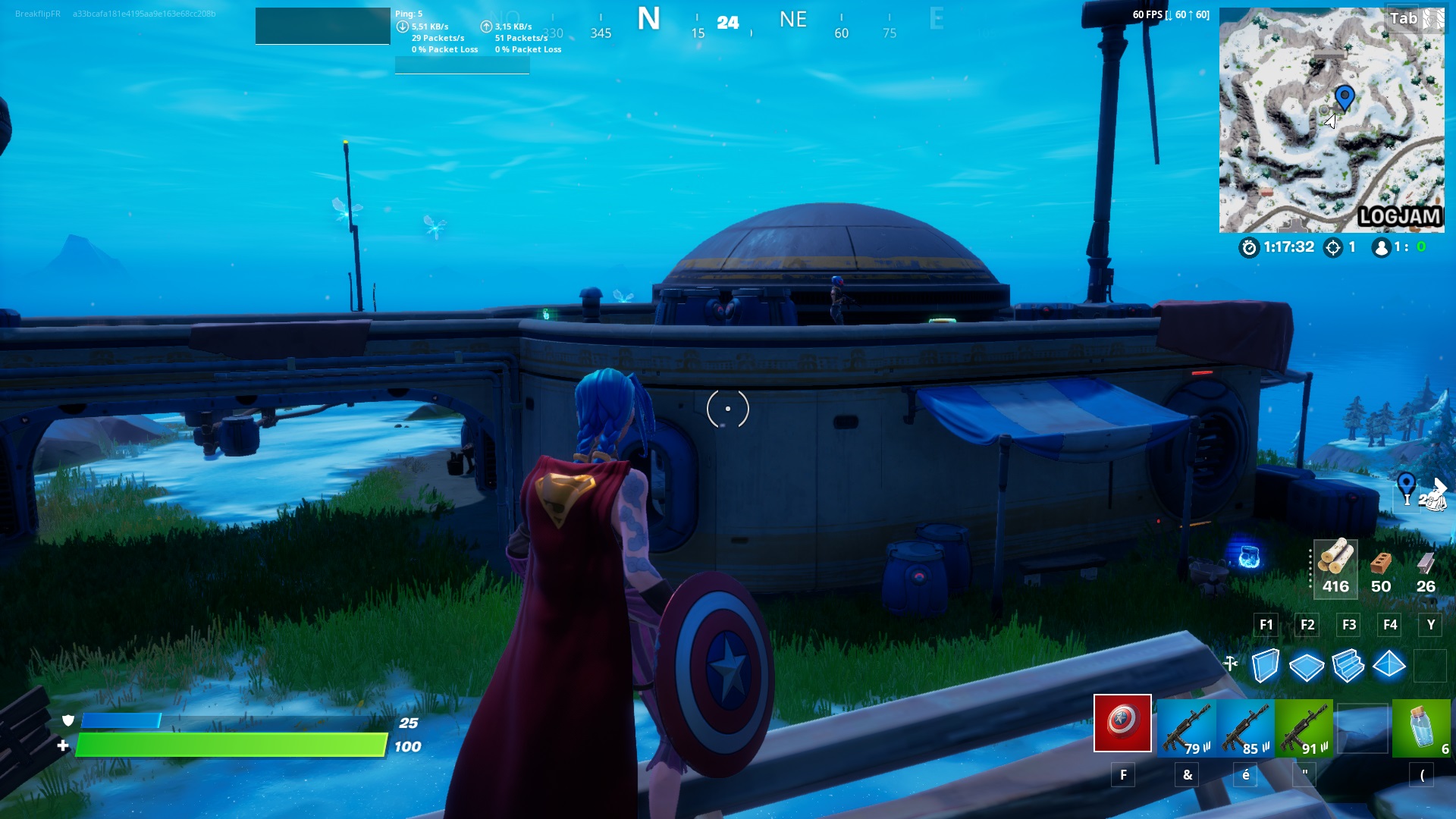This screenshot has height=819, width=1456.
Task: Select the pyramid roof building piece
Action: click(x=1390, y=664)
